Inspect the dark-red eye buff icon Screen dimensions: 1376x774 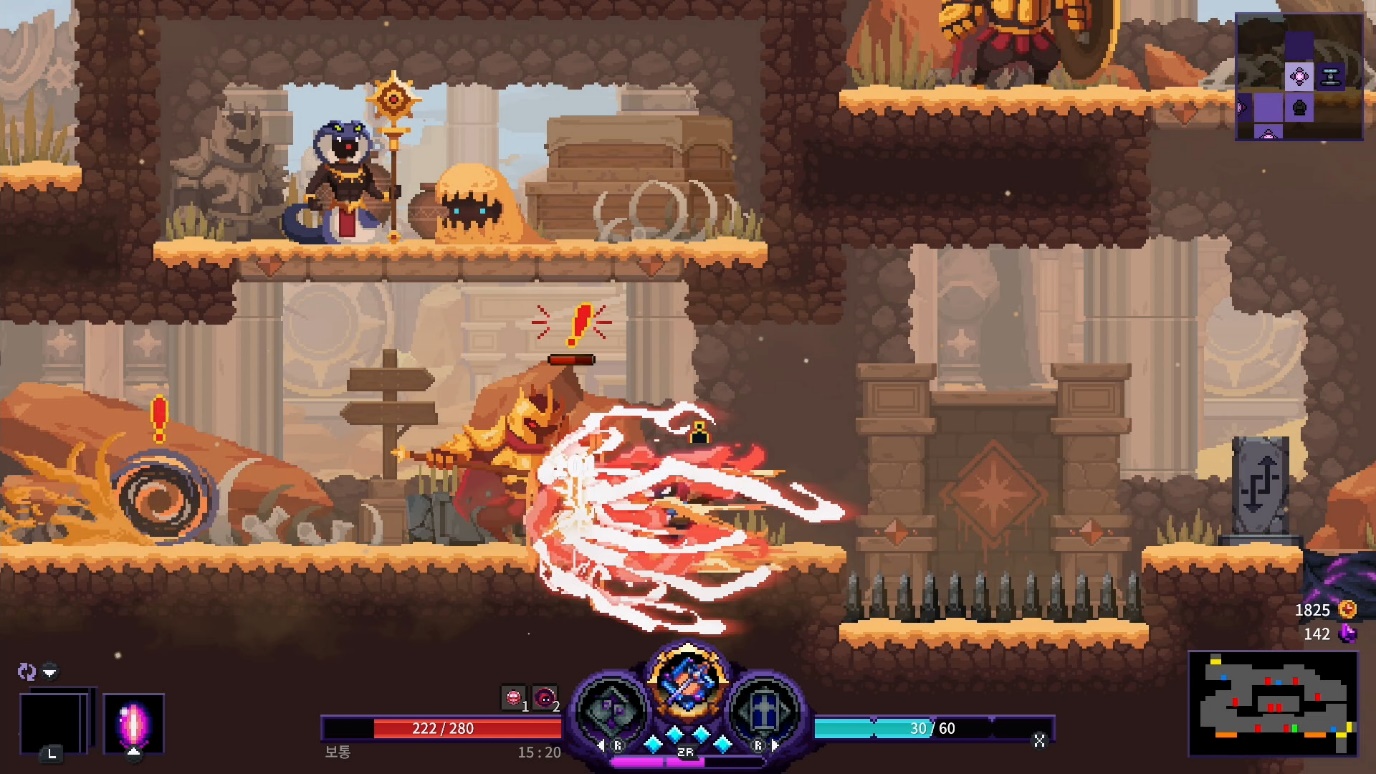coord(544,697)
